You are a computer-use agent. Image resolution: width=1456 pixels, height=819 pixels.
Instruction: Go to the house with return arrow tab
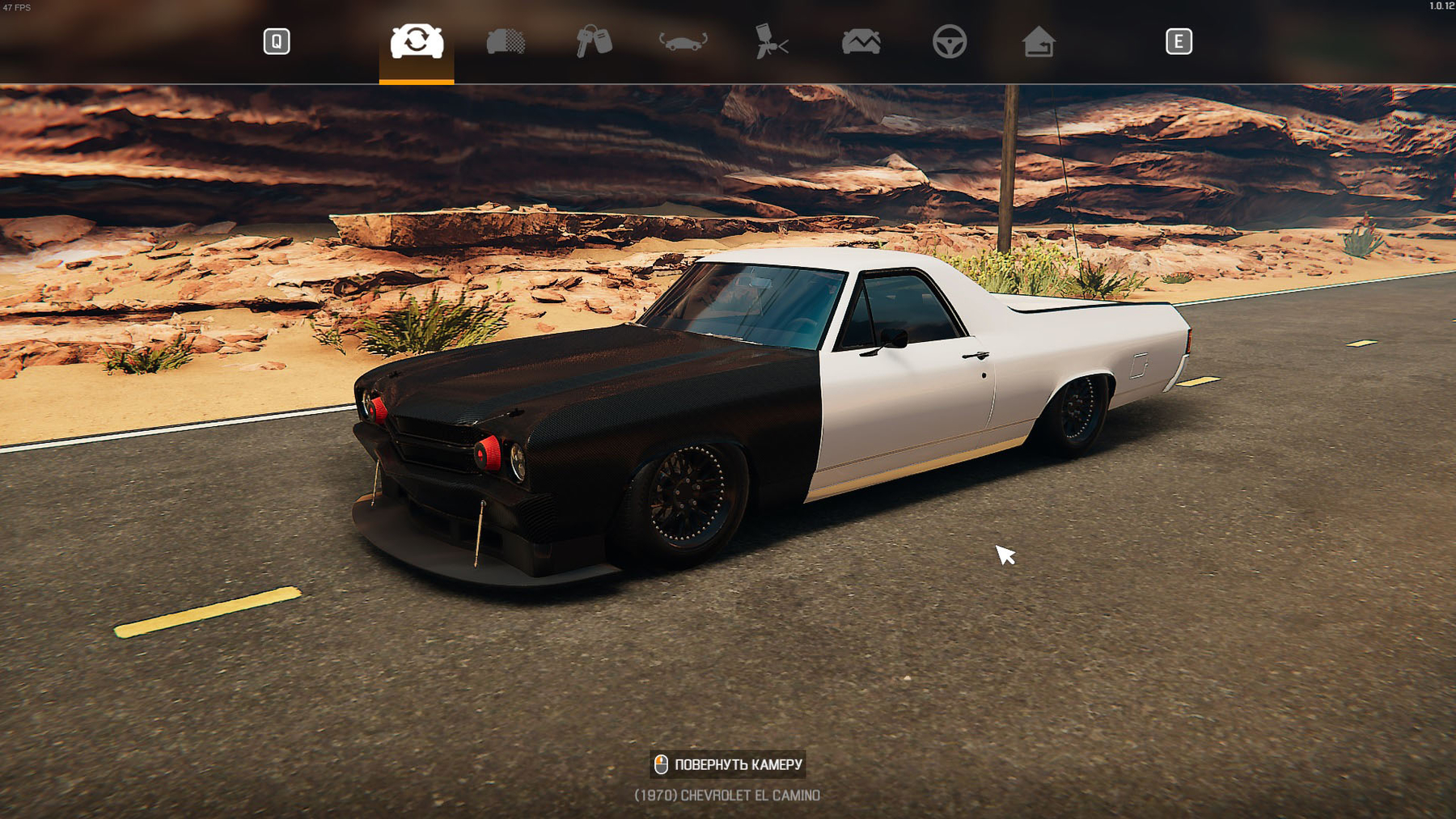click(x=1038, y=41)
